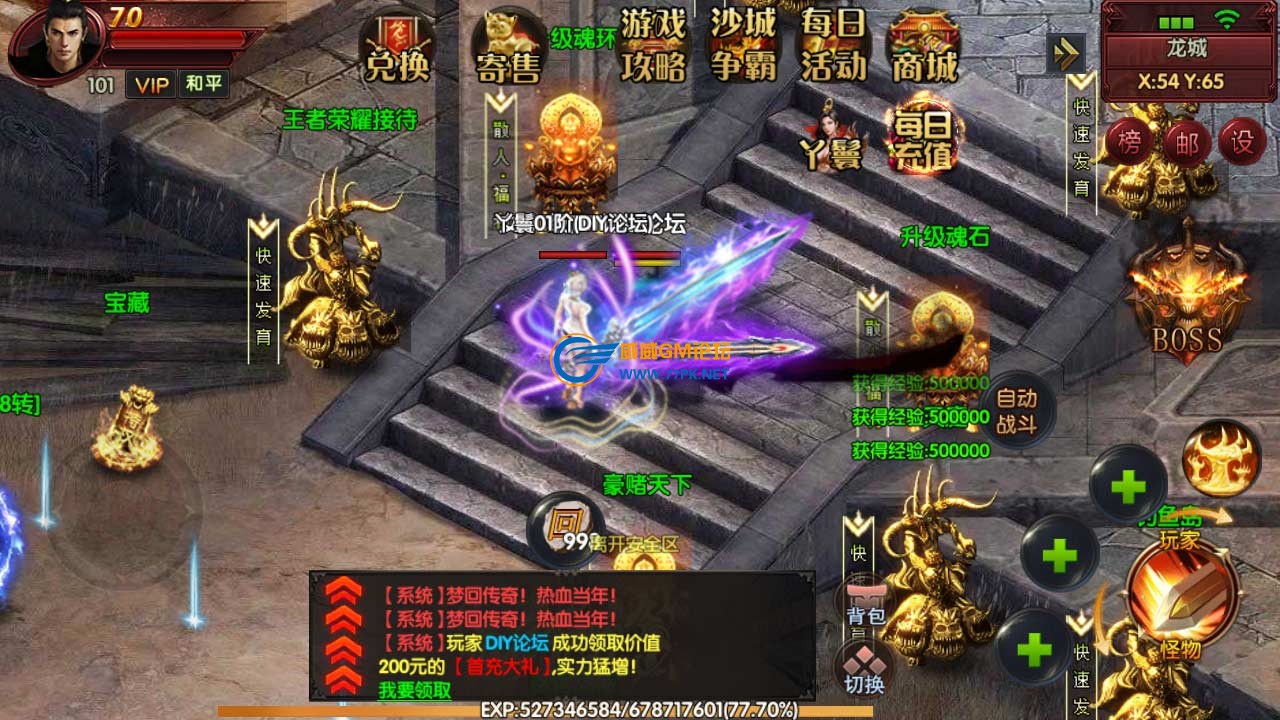Image resolution: width=1280 pixels, height=720 pixels.
Task: Activate the flame skill icon
Action: click(1220, 458)
